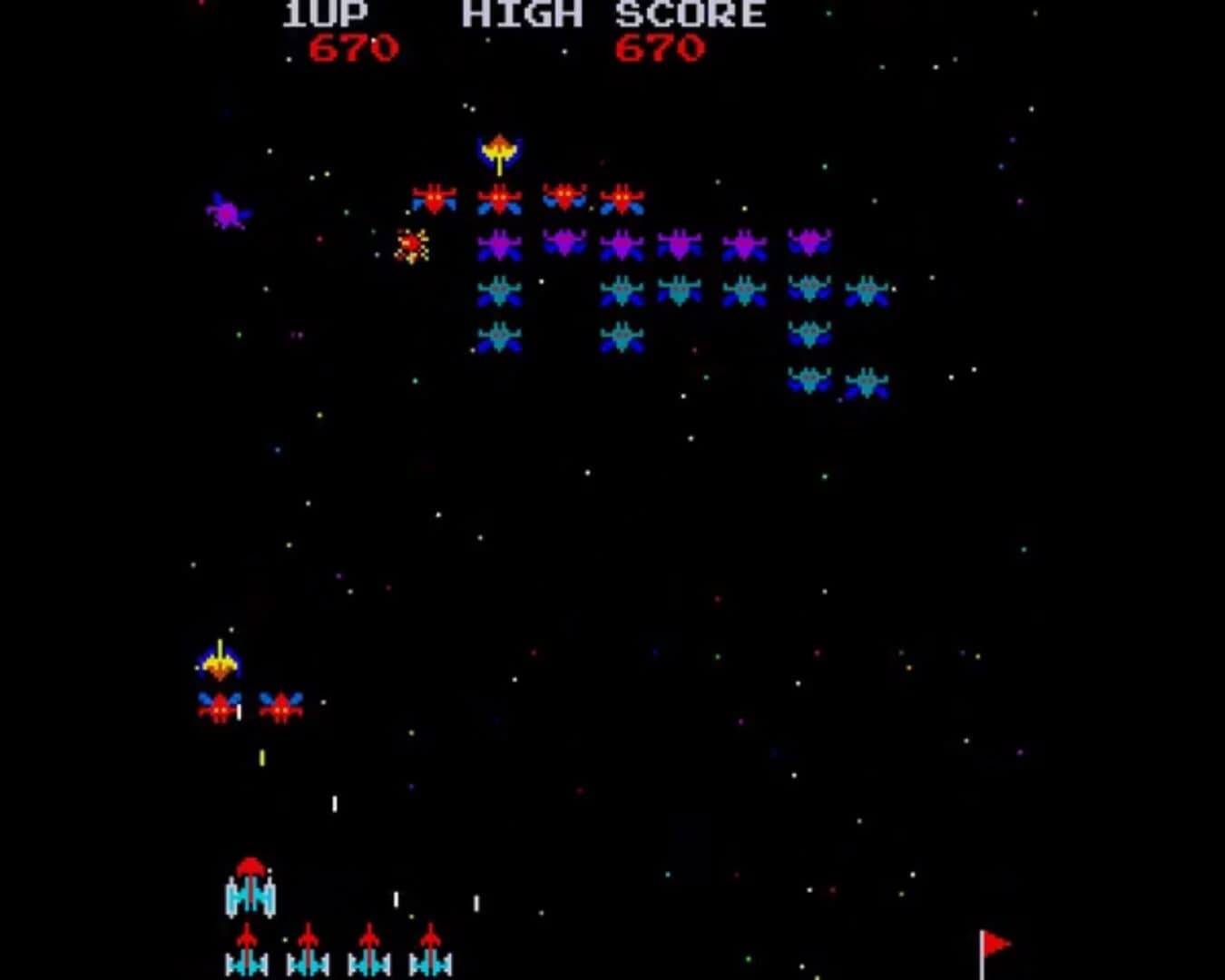The image size is (1225, 980).
Task: Click the exploding red enemy sprite
Action: 413,244
